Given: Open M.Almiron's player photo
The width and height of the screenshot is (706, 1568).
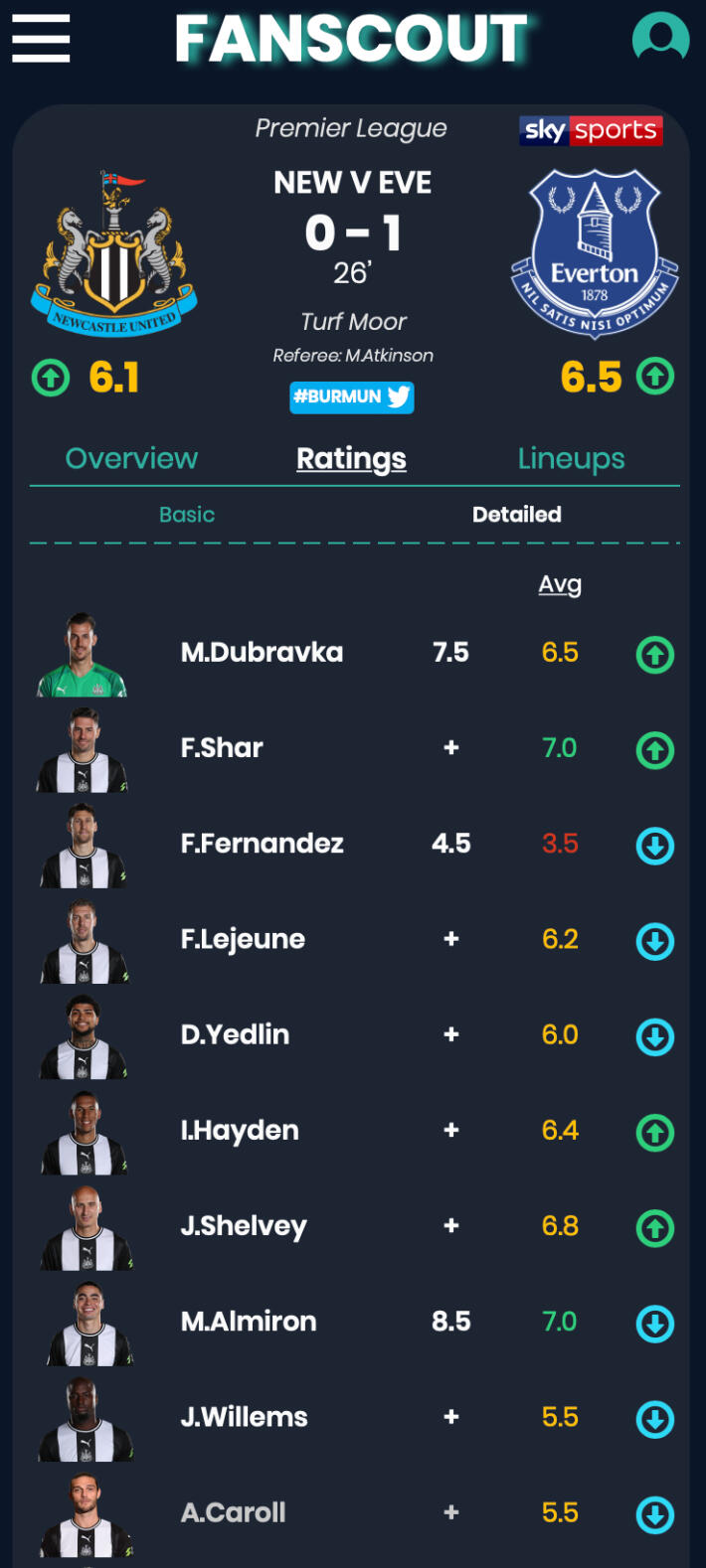Looking at the screenshot, I should coord(85,1324).
